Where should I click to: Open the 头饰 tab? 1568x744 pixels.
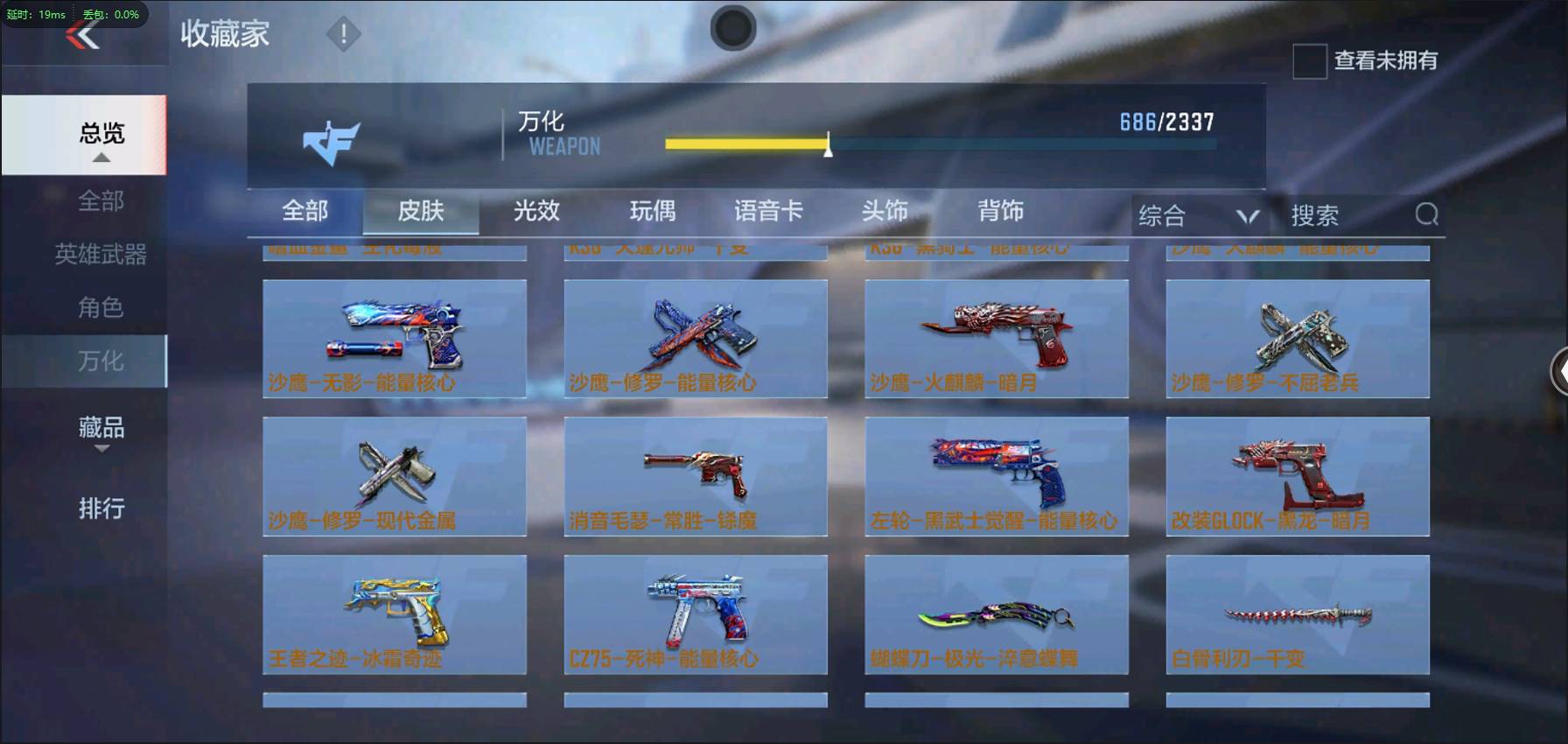point(885,211)
